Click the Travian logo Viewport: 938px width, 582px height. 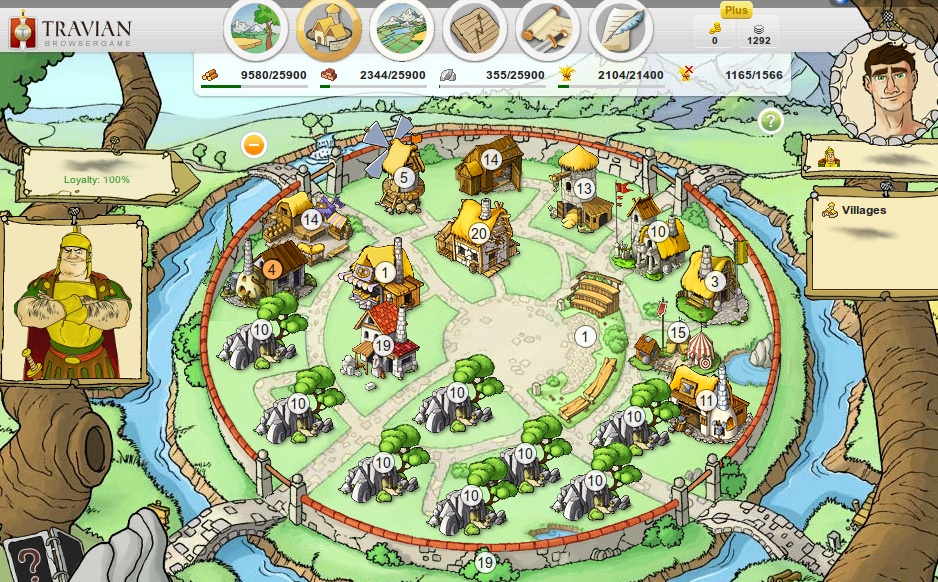click(70, 30)
